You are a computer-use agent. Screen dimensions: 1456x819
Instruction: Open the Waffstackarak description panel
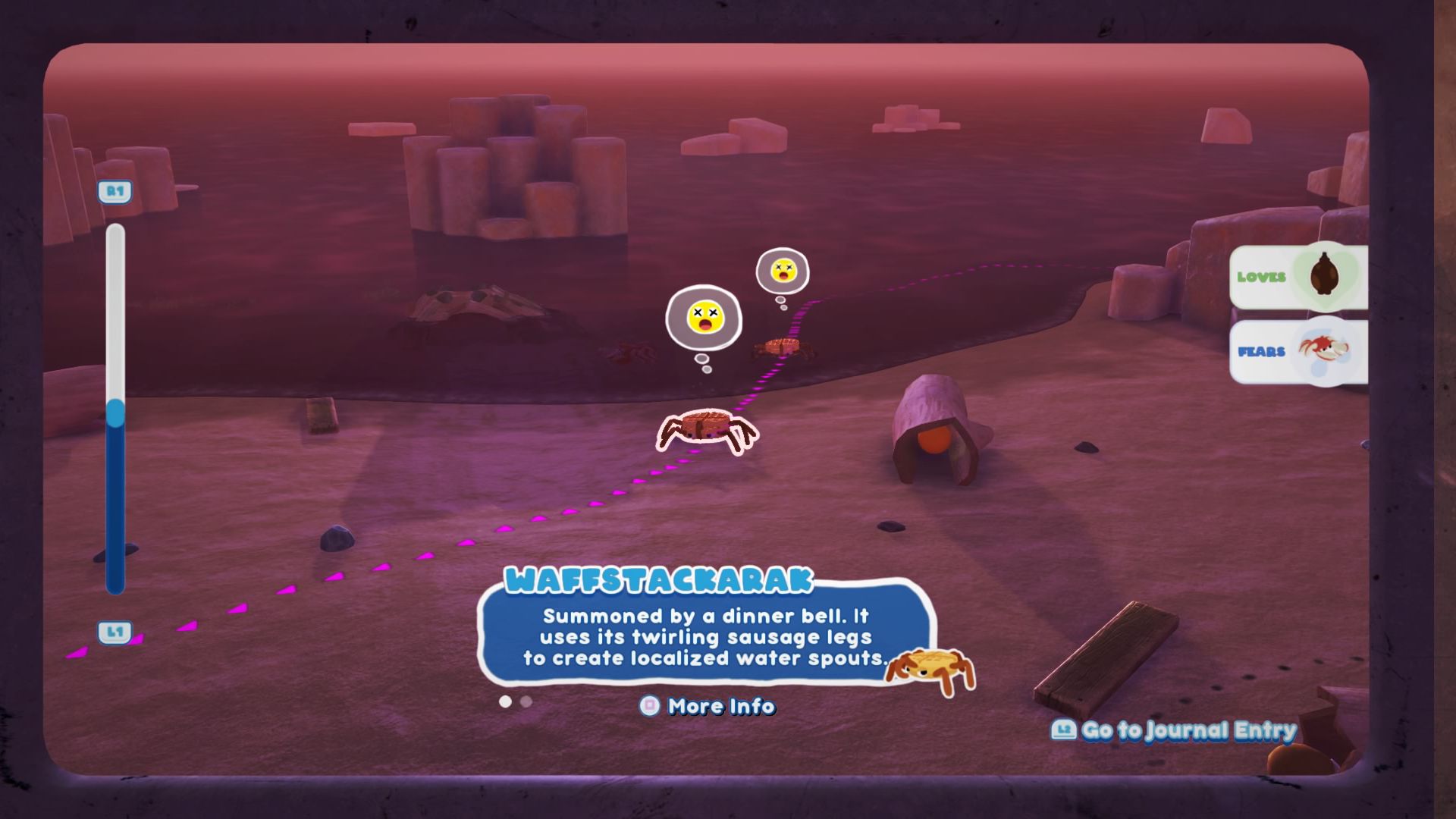pyautogui.click(x=705, y=637)
